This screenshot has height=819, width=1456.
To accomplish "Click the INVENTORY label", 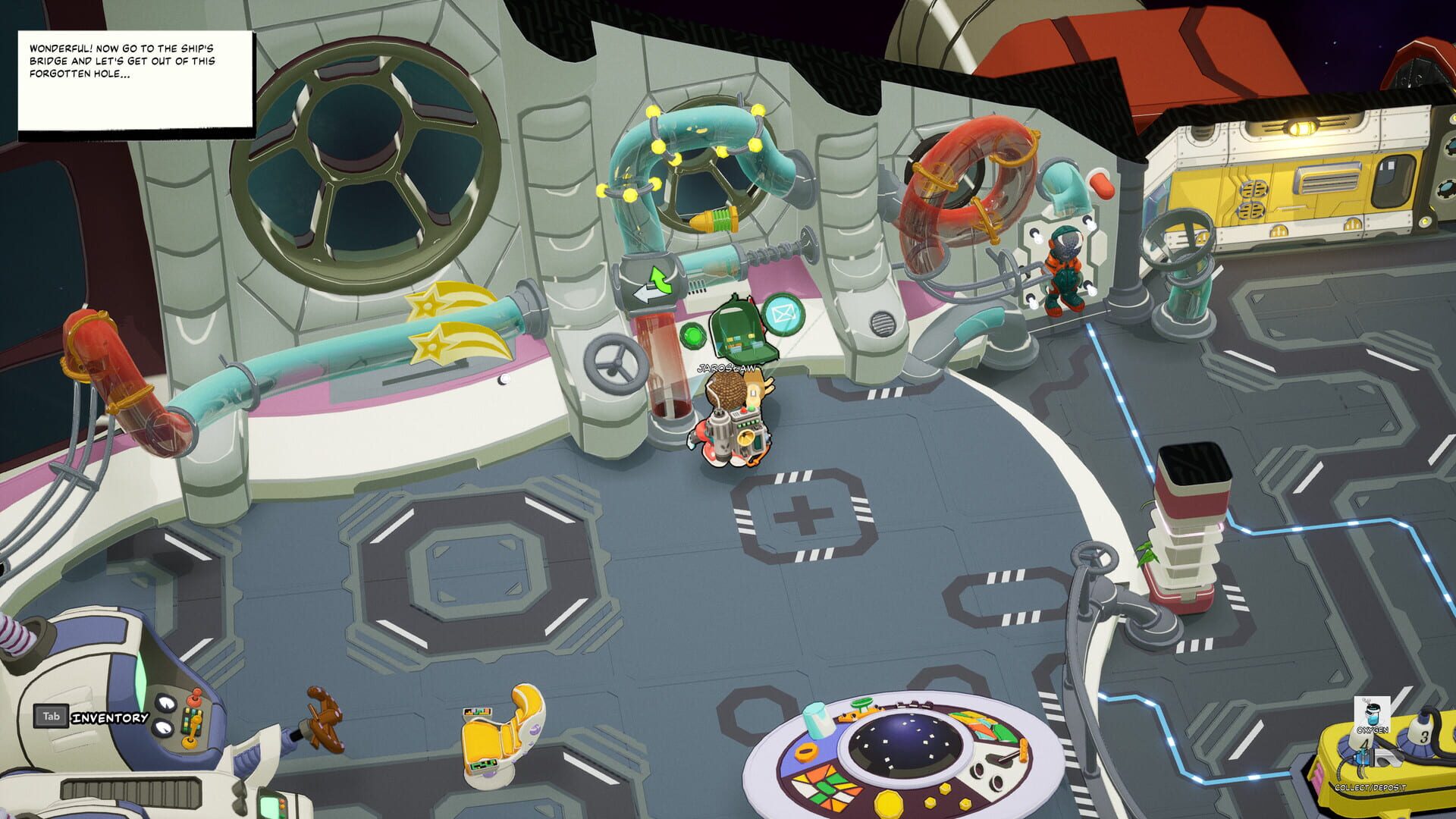I will pyautogui.click(x=109, y=717).
